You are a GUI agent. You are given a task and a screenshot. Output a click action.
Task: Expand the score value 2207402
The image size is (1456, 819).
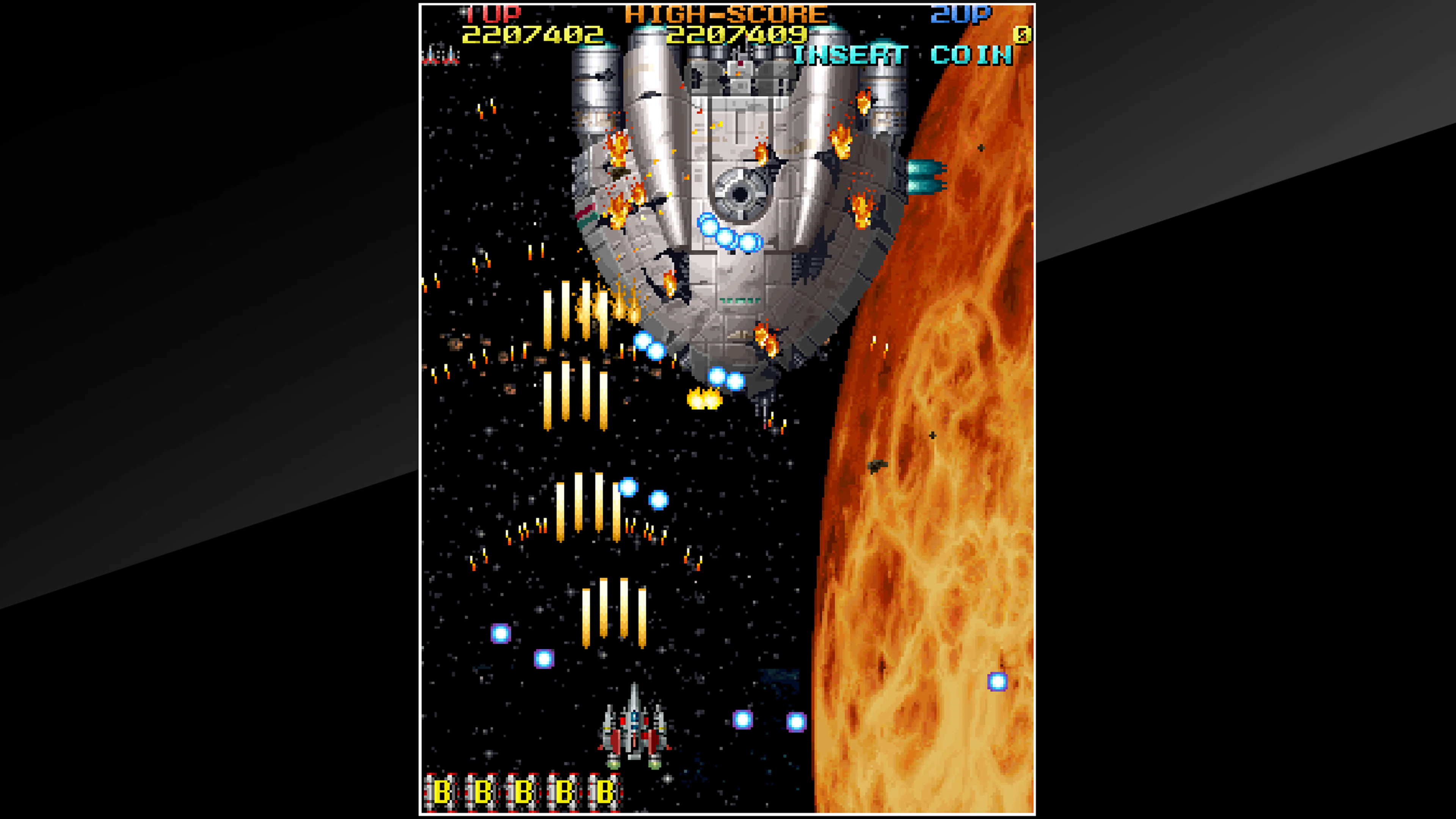click(531, 35)
